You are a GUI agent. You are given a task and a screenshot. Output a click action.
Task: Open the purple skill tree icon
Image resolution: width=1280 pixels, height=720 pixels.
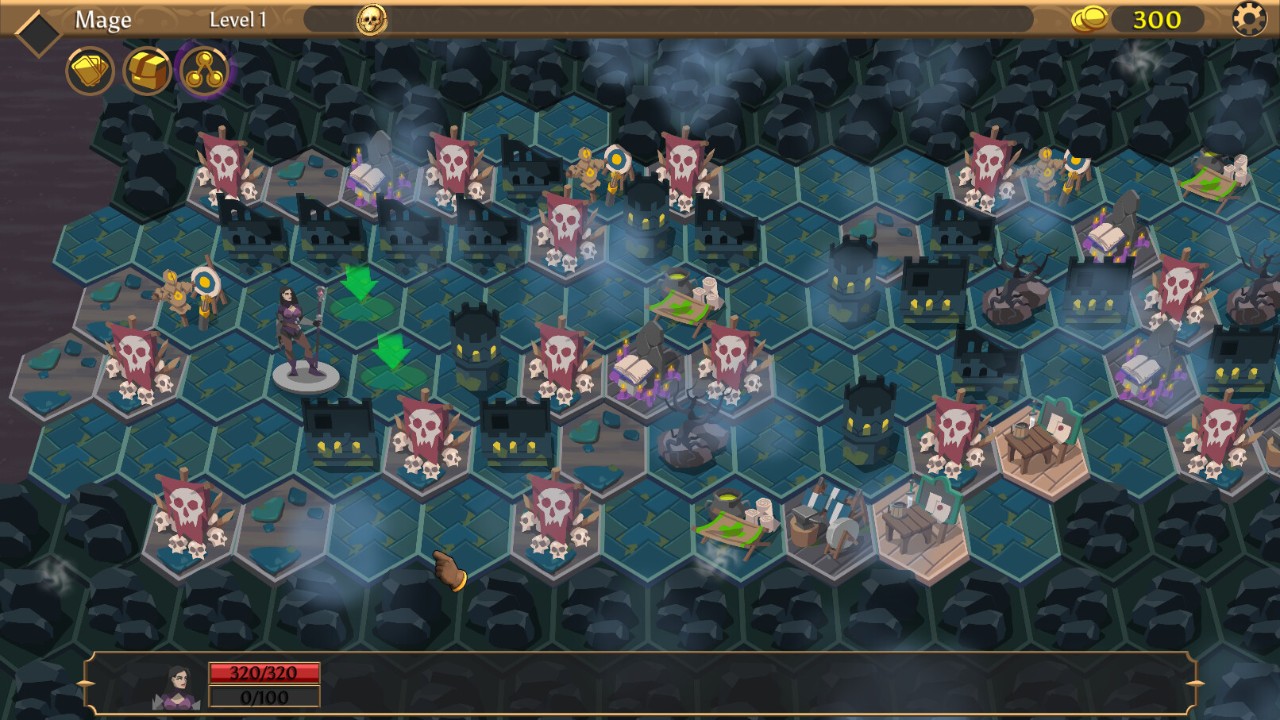204,71
